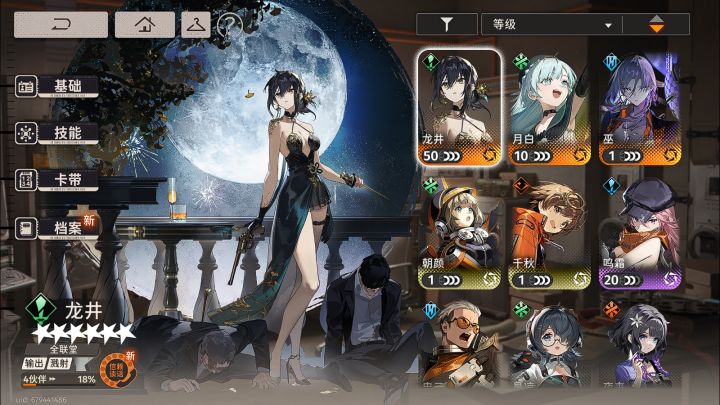
Task: Select the 卡带 tab
Action: coord(60,181)
